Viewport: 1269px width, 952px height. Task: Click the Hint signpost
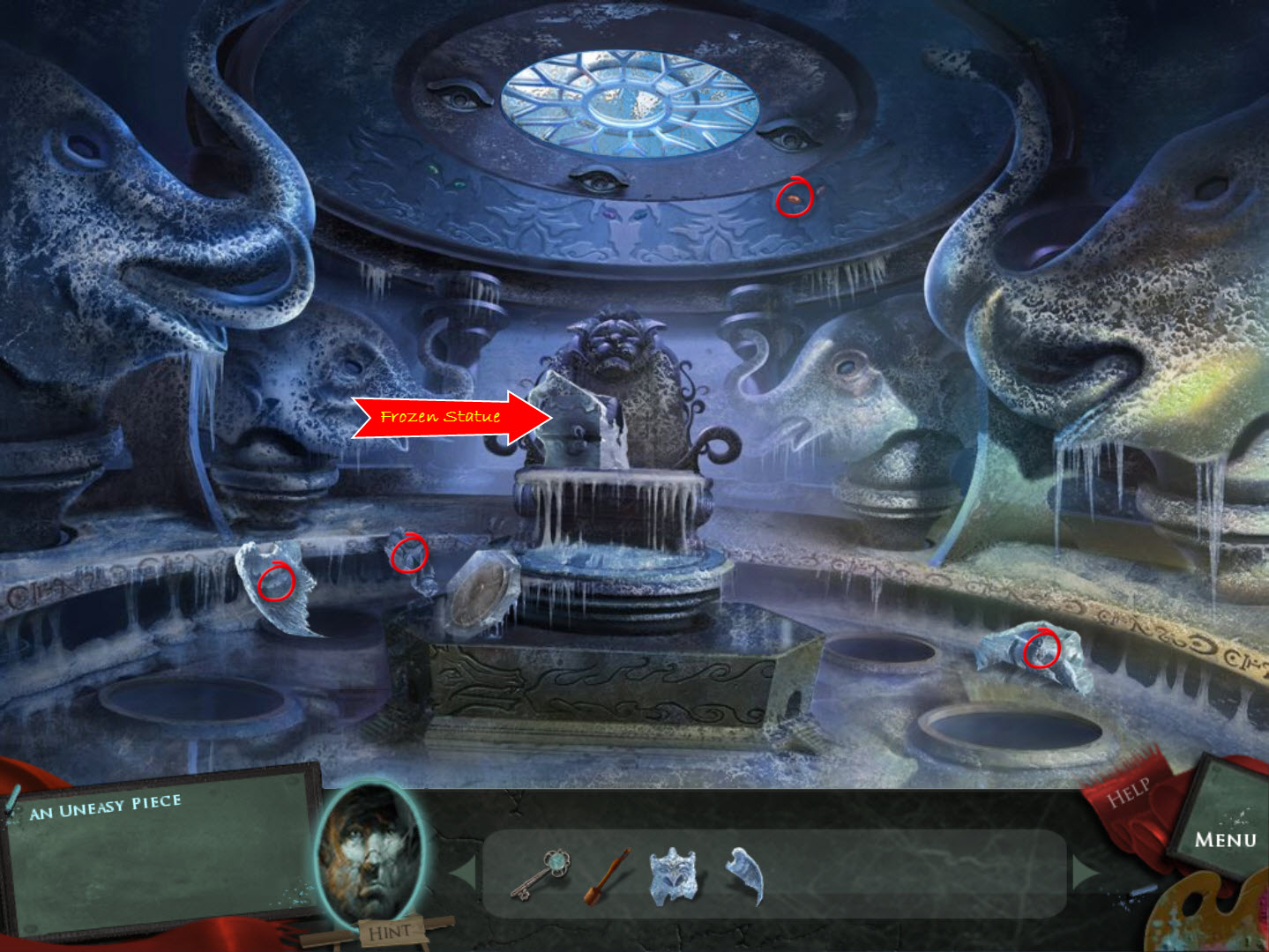pos(394,930)
